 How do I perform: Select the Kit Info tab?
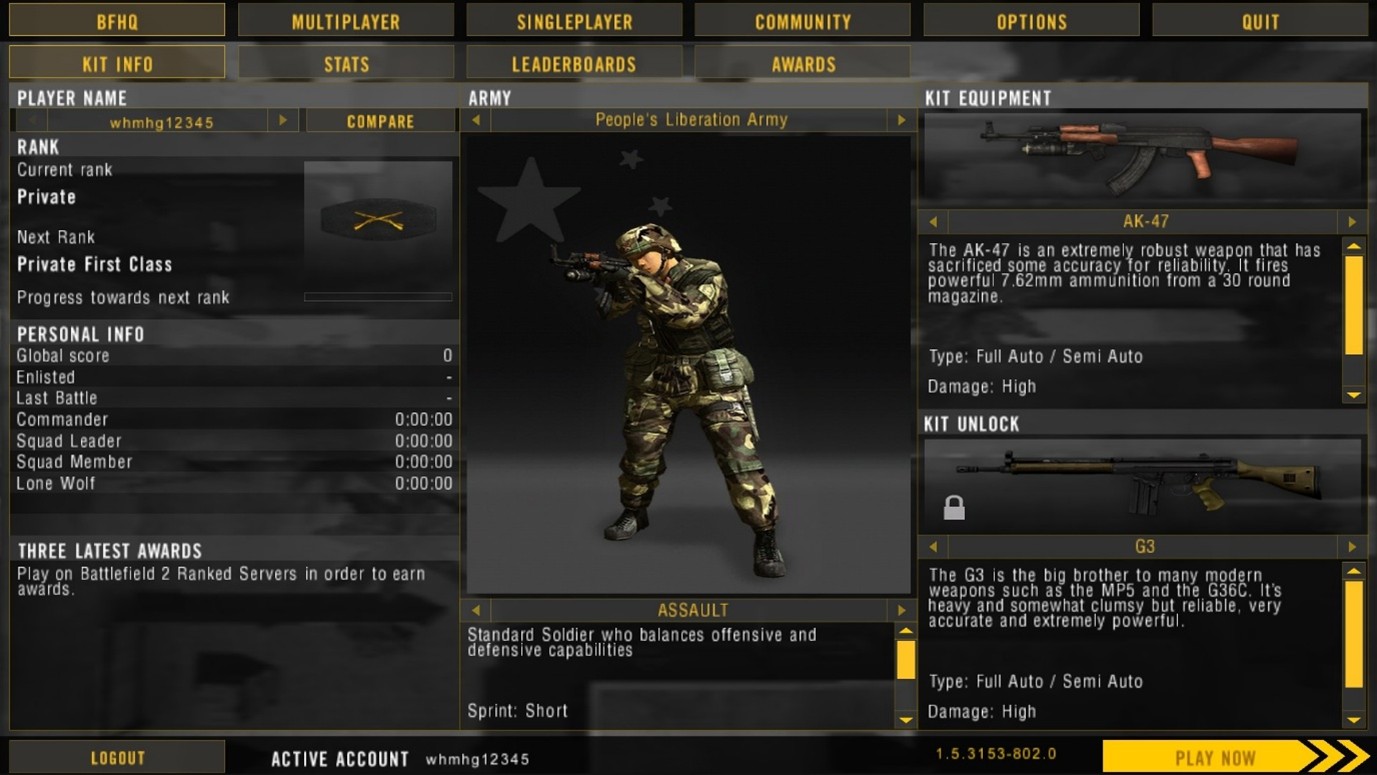pos(117,64)
